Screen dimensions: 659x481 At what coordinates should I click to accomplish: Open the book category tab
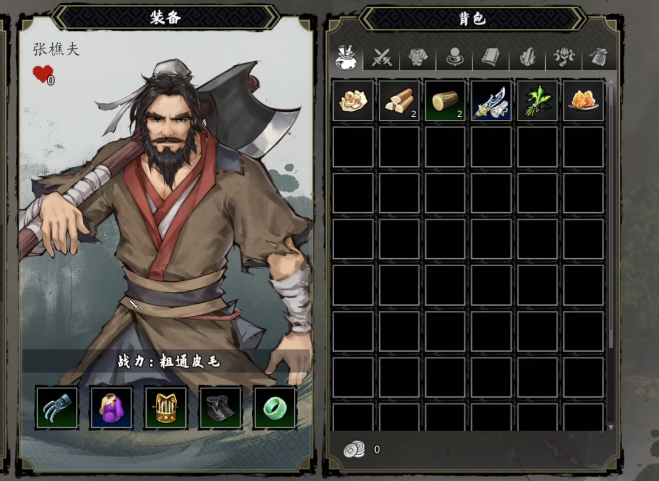pos(490,58)
